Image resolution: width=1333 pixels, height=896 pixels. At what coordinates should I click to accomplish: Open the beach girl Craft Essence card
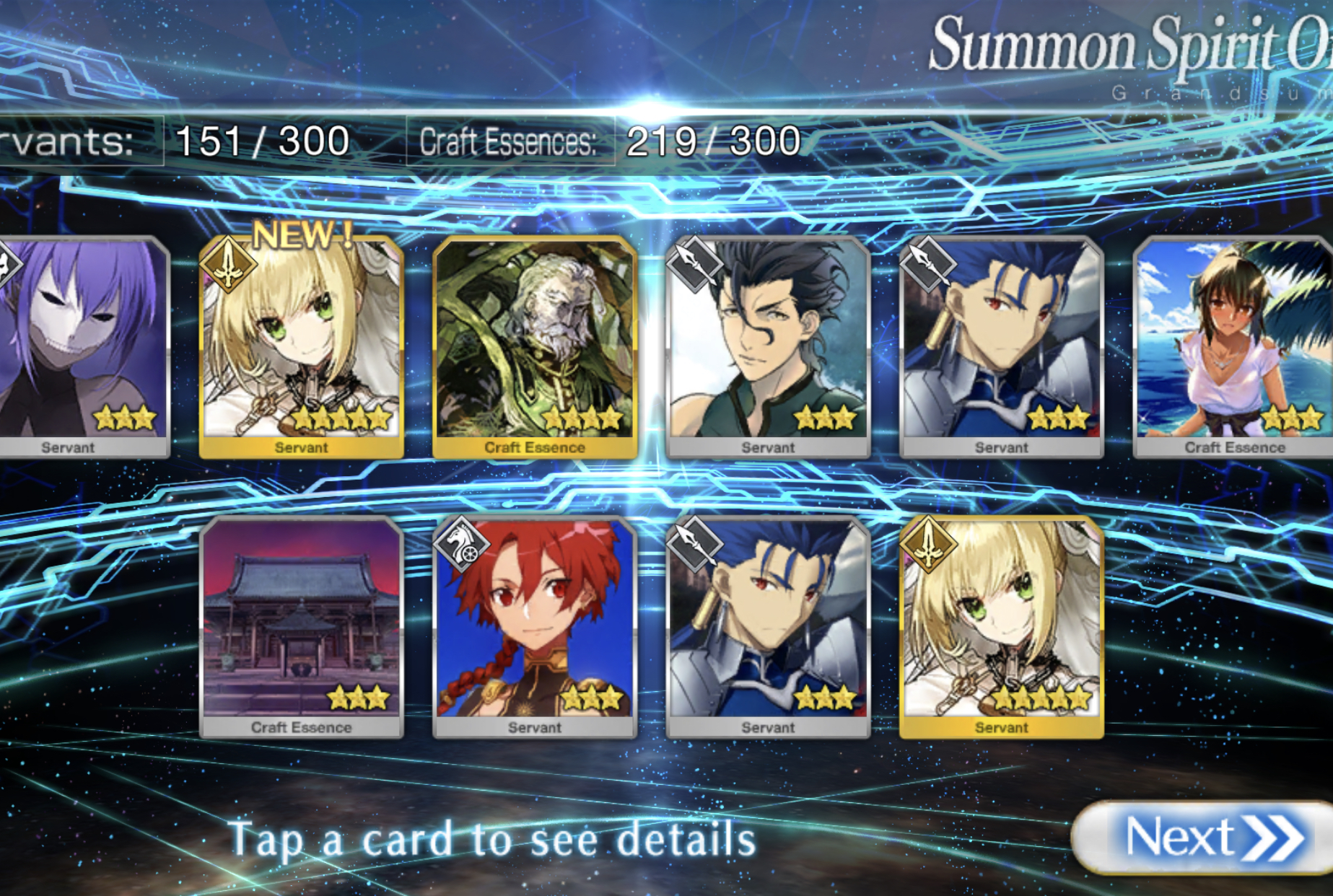pyautogui.click(x=1233, y=346)
